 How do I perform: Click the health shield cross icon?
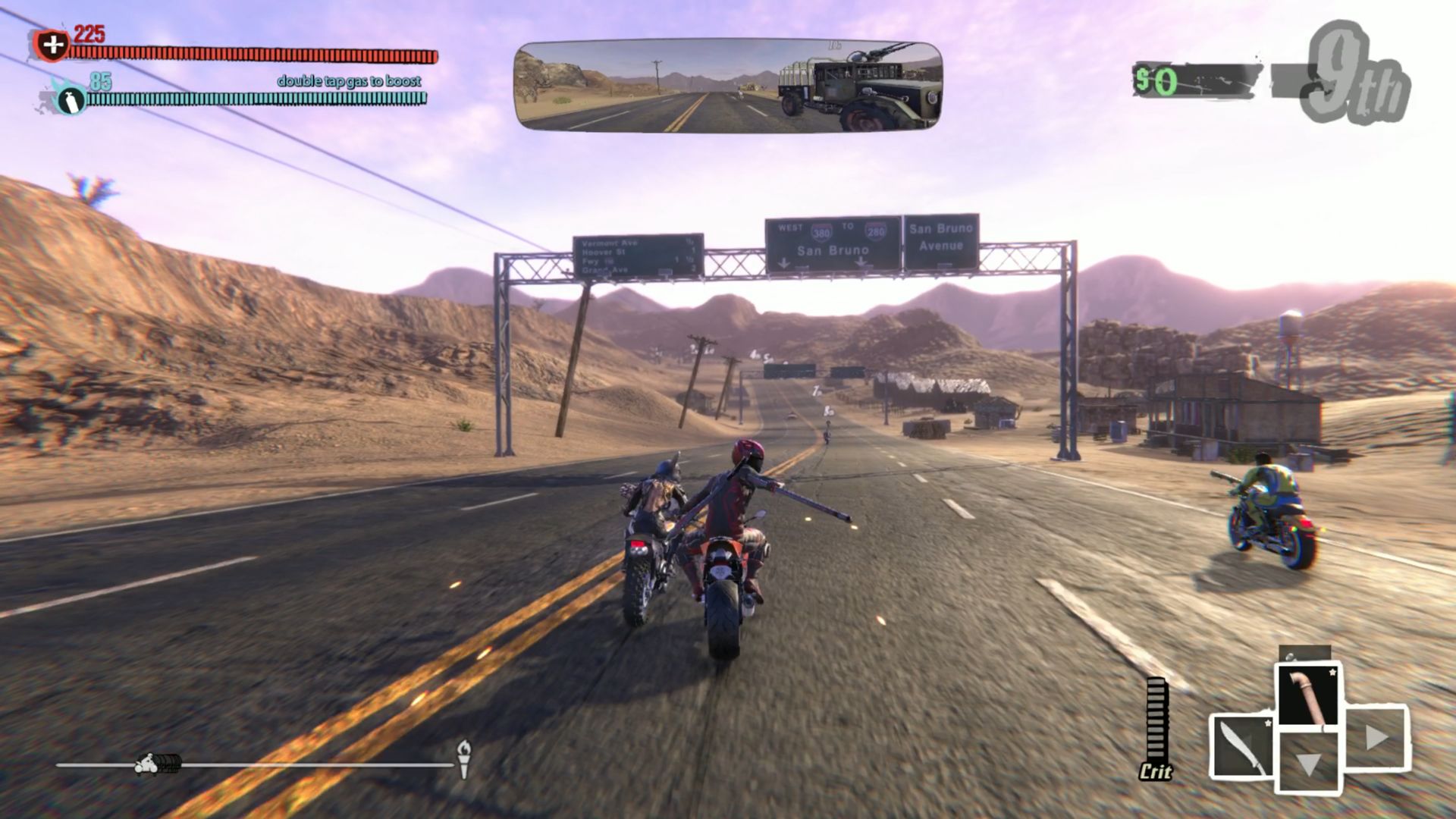click(x=52, y=45)
